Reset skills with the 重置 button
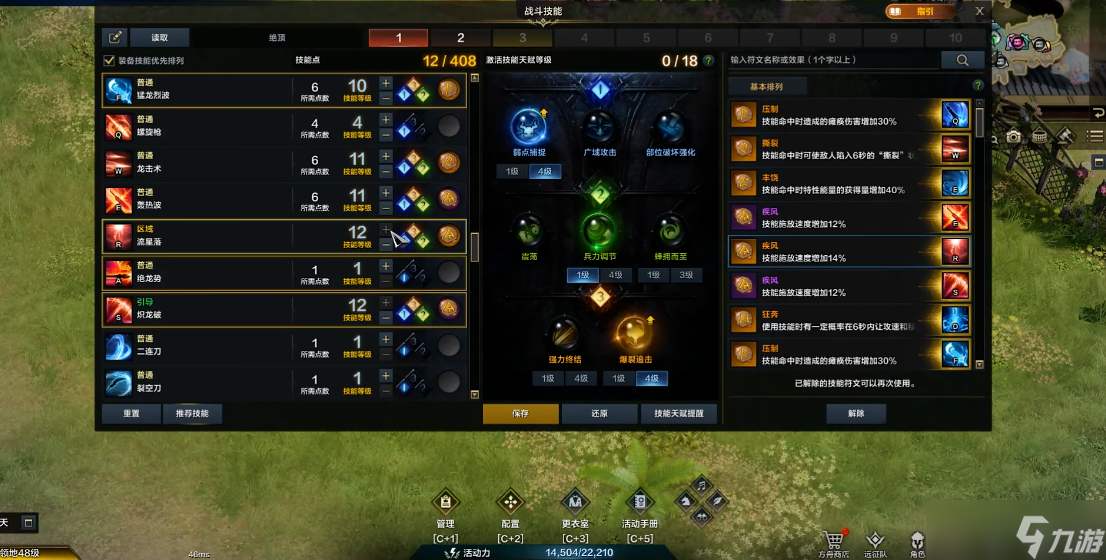Image resolution: width=1106 pixels, height=560 pixels. point(130,413)
